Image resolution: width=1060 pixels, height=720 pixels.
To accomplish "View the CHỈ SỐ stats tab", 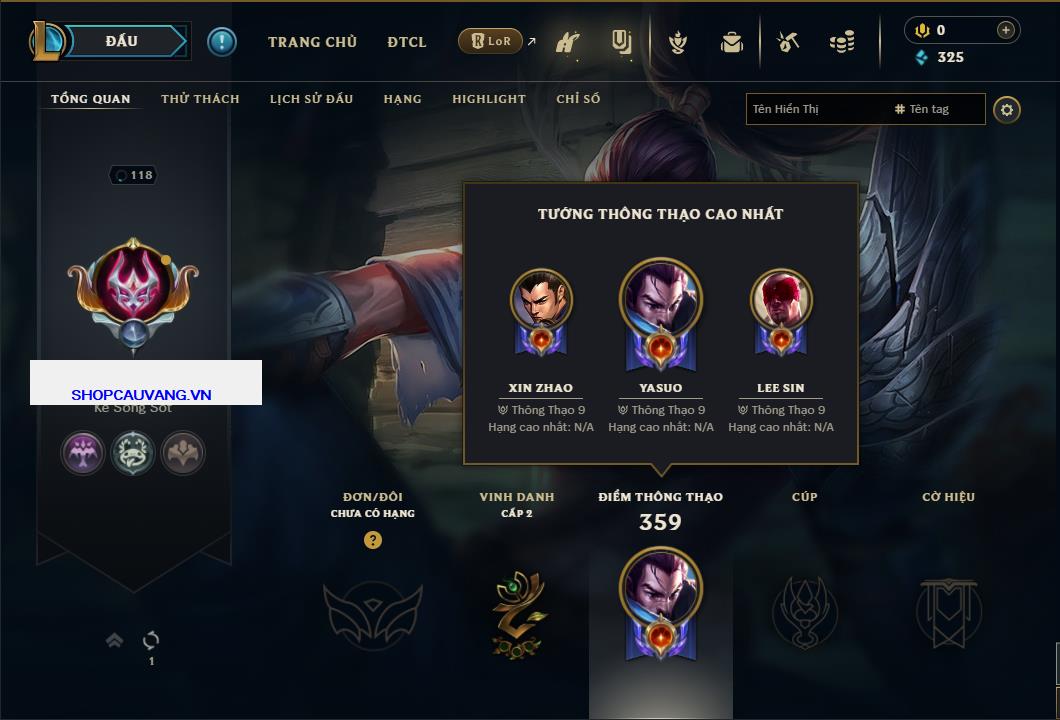I will [578, 99].
